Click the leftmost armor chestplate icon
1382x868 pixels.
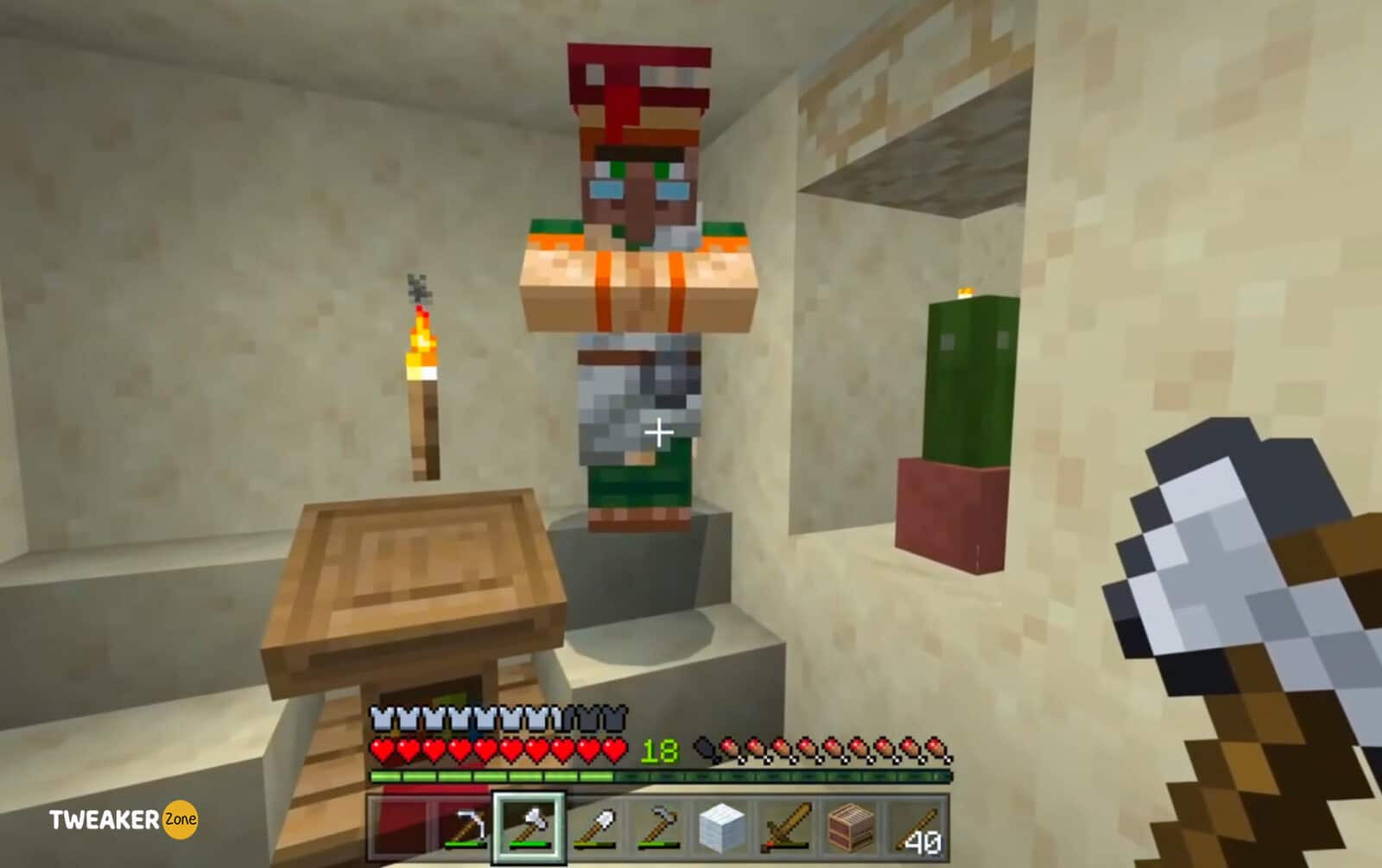[x=380, y=717]
